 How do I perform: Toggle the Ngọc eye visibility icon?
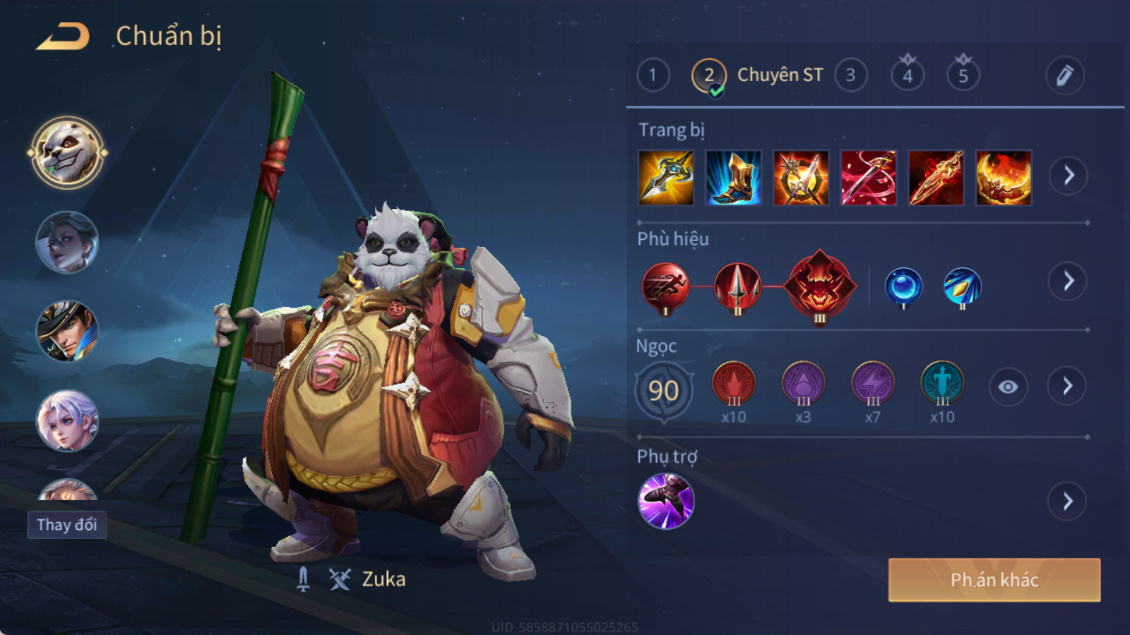pyautogui.click(x=1008, y=387)
